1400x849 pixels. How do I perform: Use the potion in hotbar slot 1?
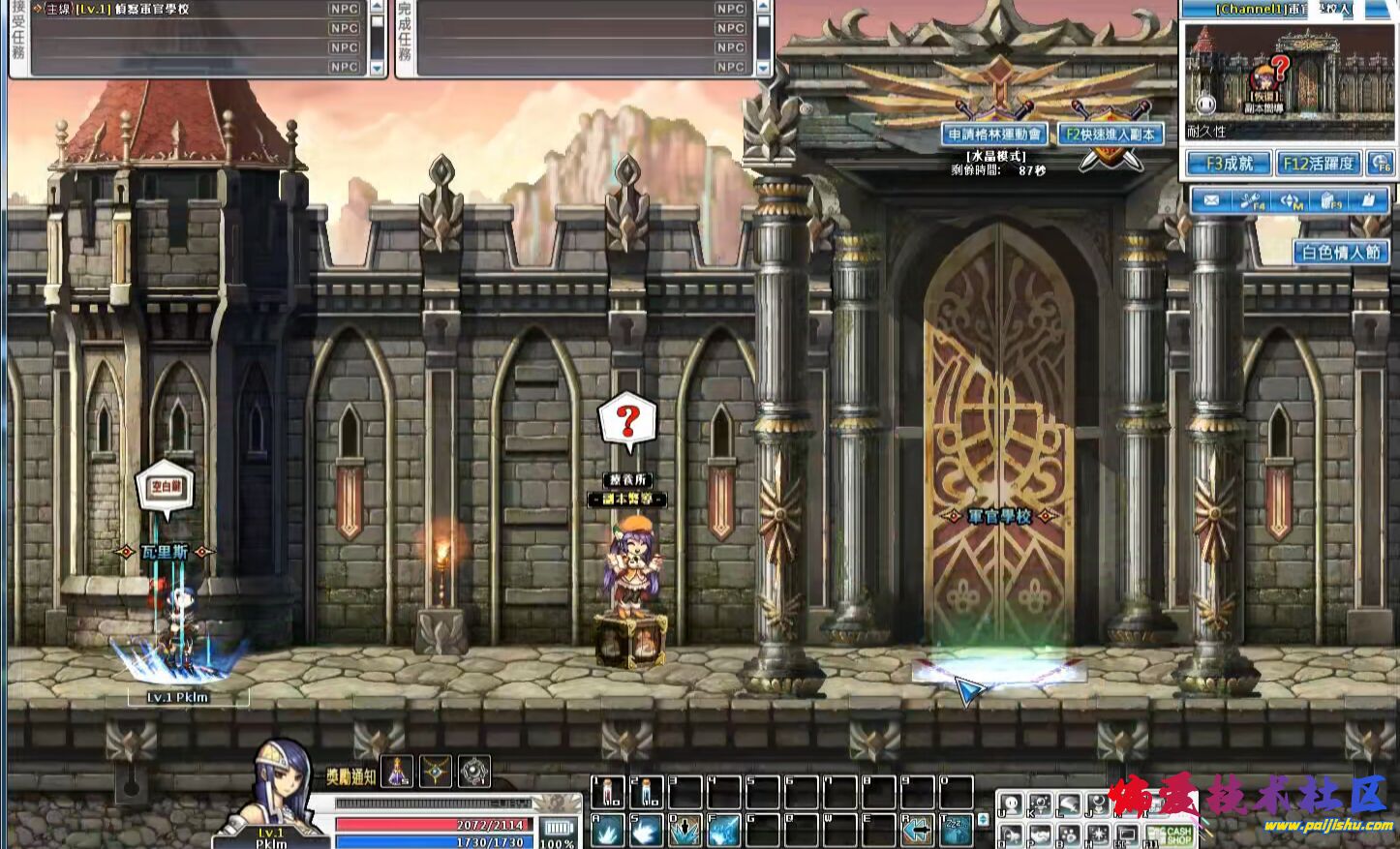pos(608,792)
